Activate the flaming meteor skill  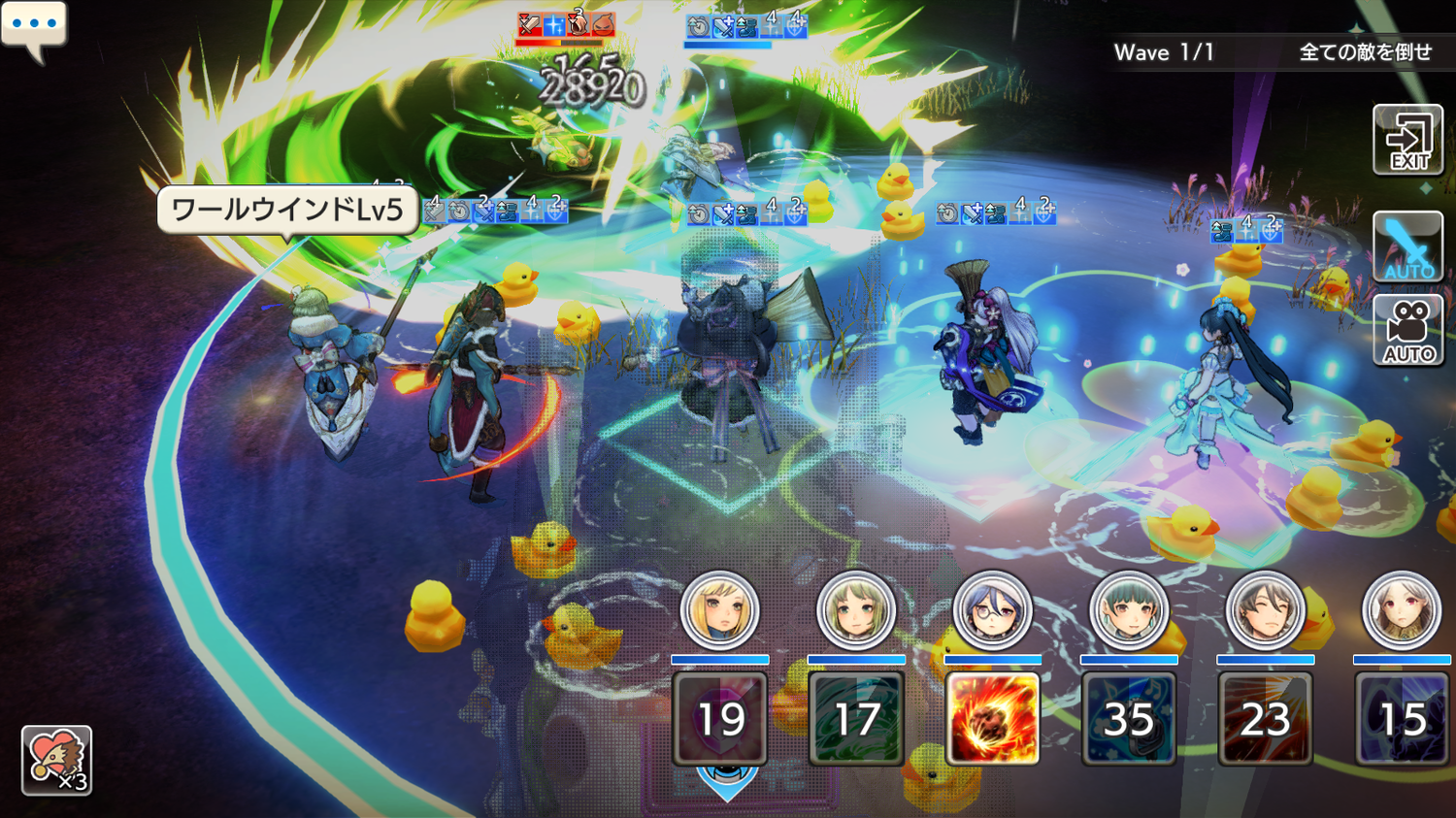point(992,719)
